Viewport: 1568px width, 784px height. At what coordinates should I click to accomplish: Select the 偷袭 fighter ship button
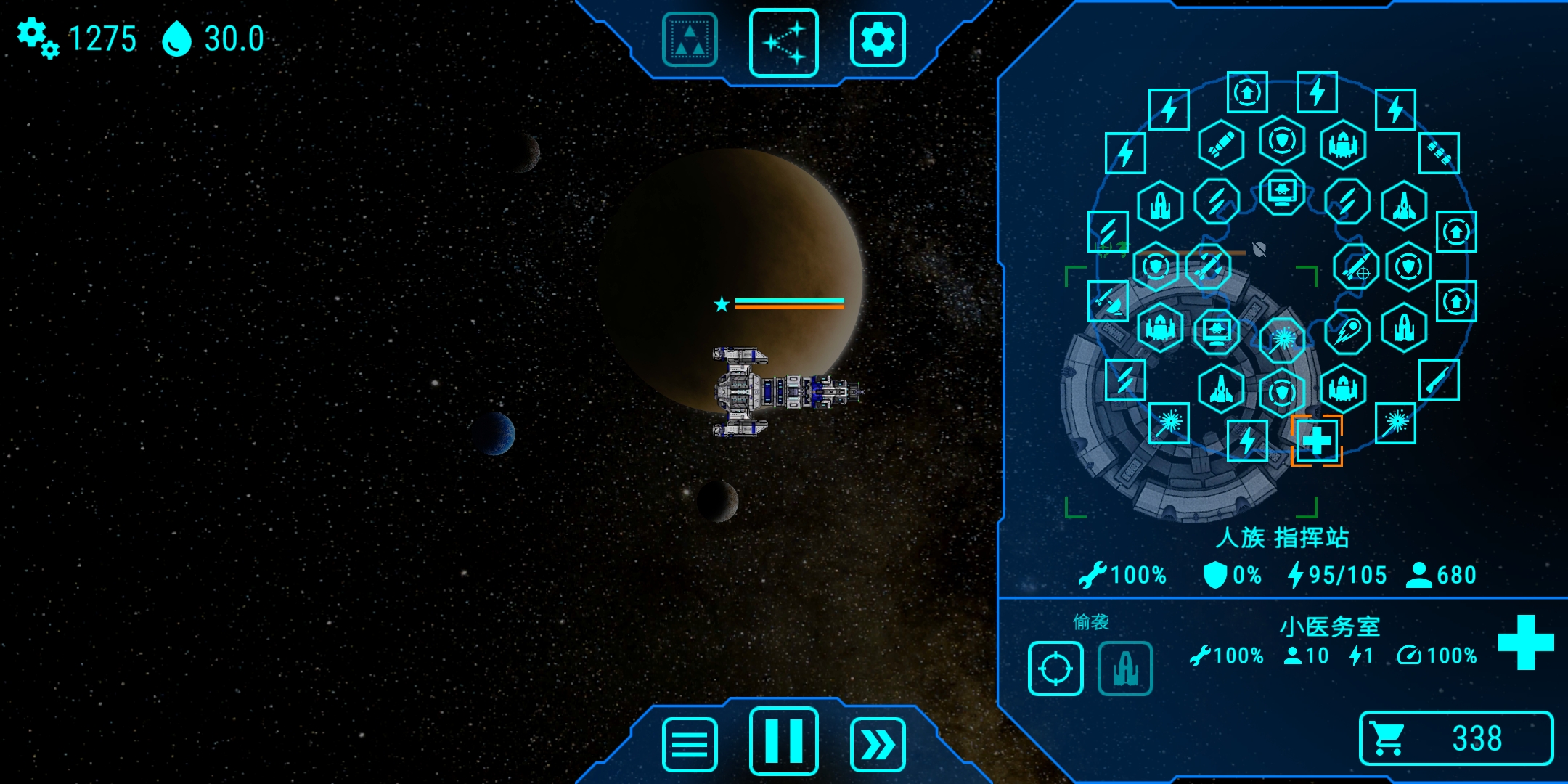click(x=1125, y=669)
